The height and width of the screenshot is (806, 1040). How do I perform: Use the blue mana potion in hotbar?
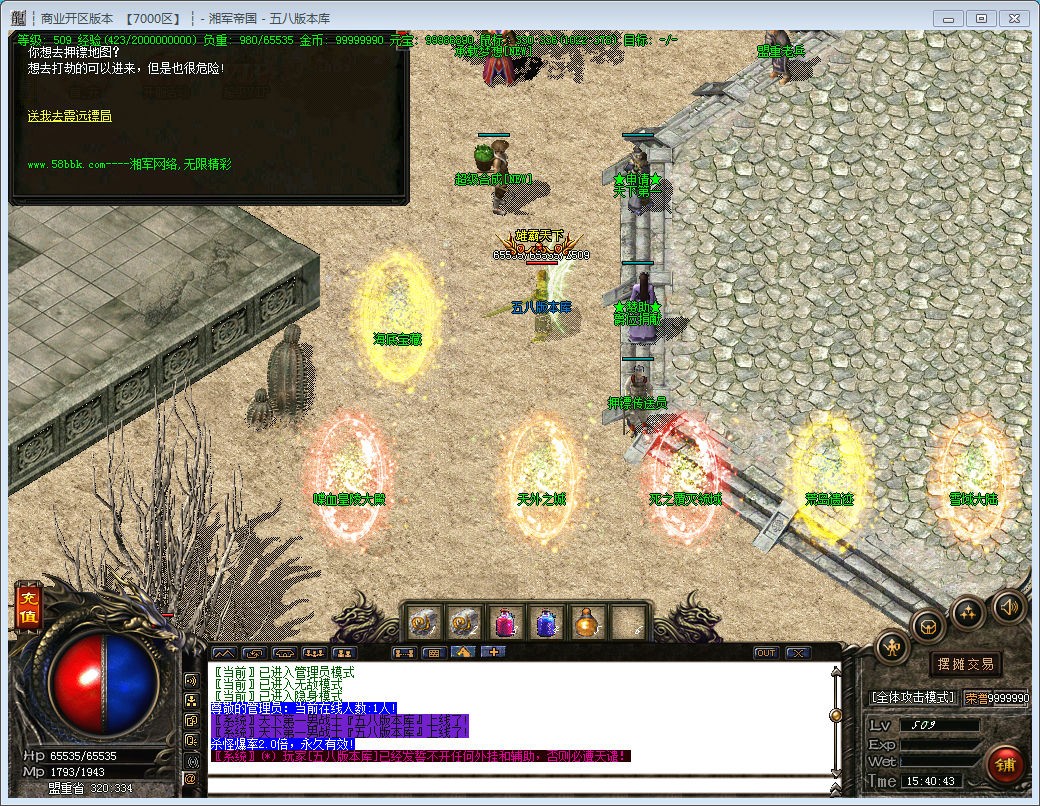click(x=546, y=623)
